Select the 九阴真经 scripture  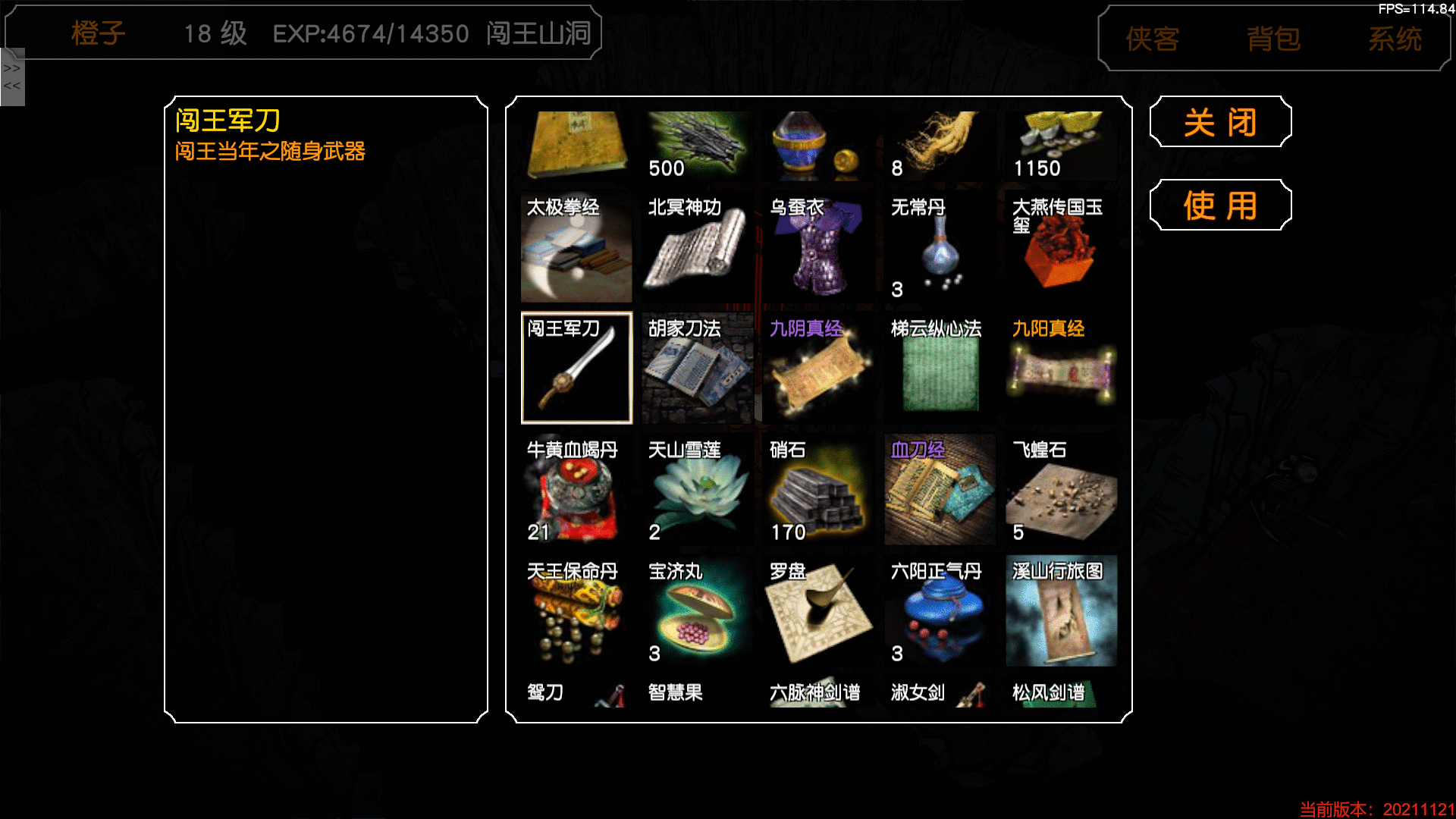point(818,366)
